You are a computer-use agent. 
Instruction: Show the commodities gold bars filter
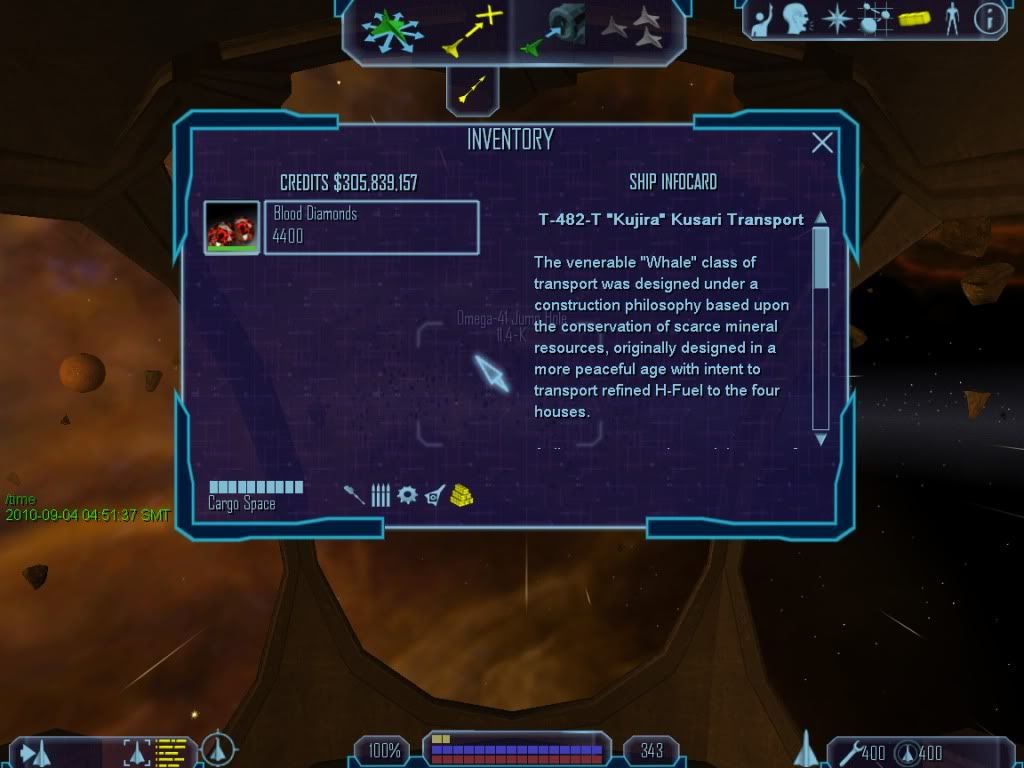point(461,494)
